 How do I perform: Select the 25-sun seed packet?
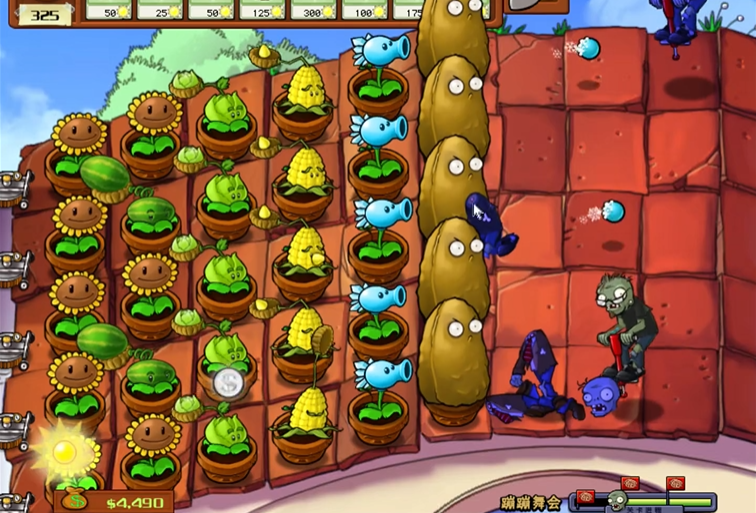coord(160,9)
